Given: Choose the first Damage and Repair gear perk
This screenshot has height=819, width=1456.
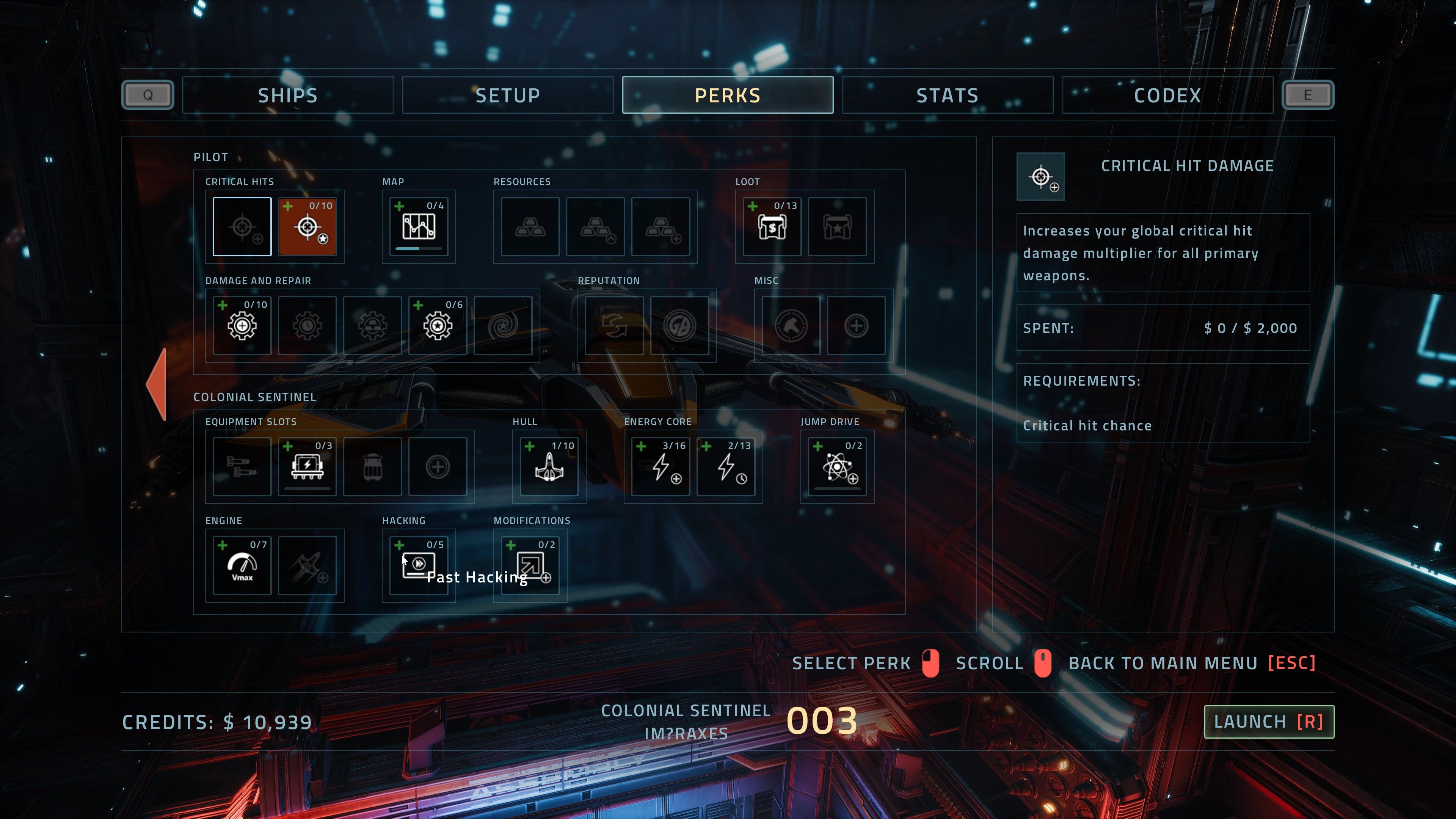Looking at the screenshot, I should pyautogui.click(x=242, y=326).
